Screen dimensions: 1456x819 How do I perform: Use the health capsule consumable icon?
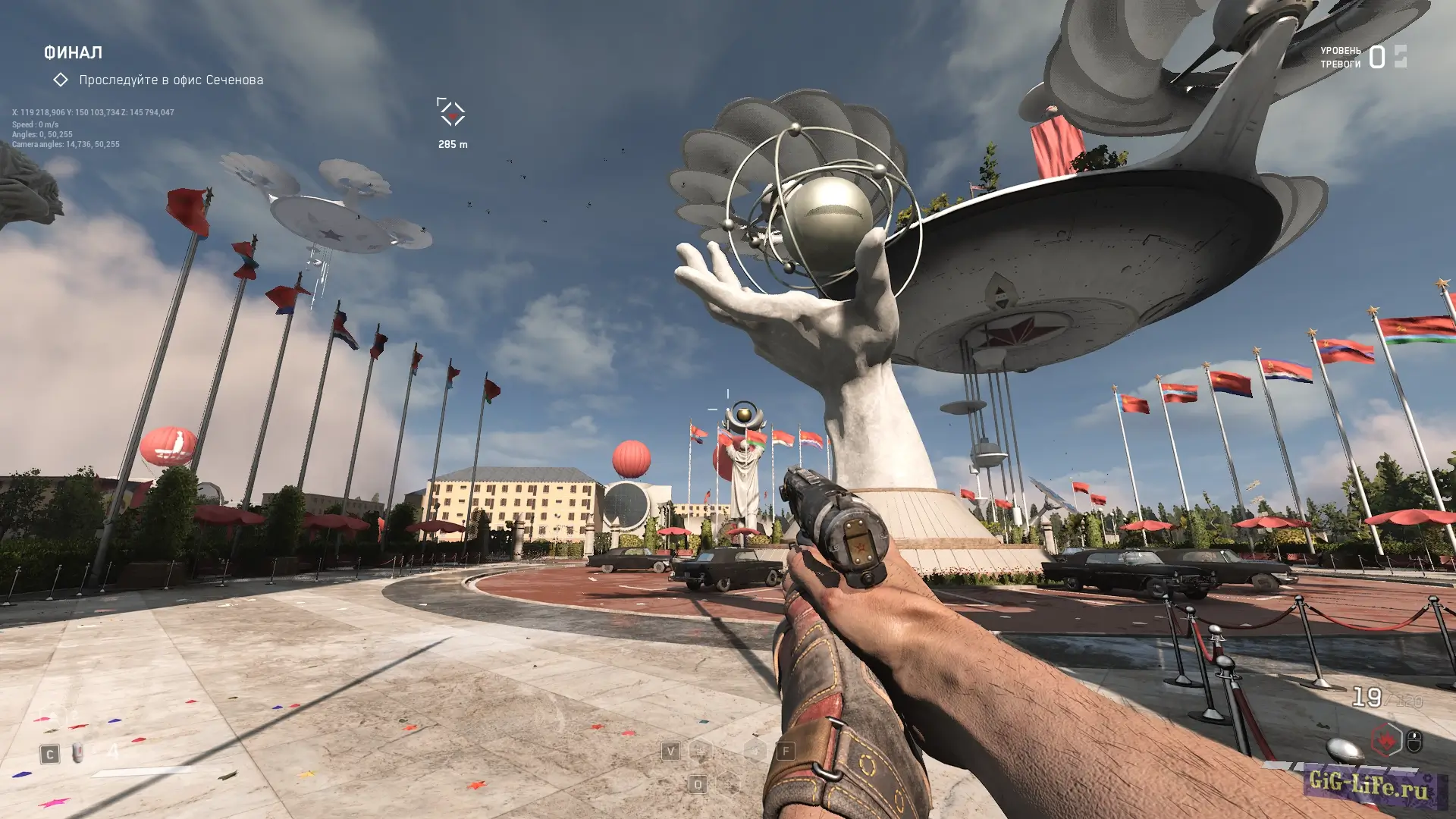[x=77, y=753]
